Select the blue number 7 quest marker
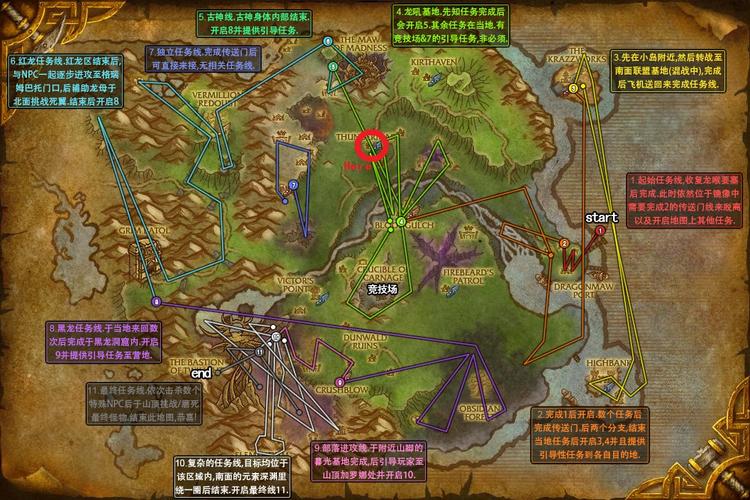Viewport: 750px width, 500px height. point(294,184)
